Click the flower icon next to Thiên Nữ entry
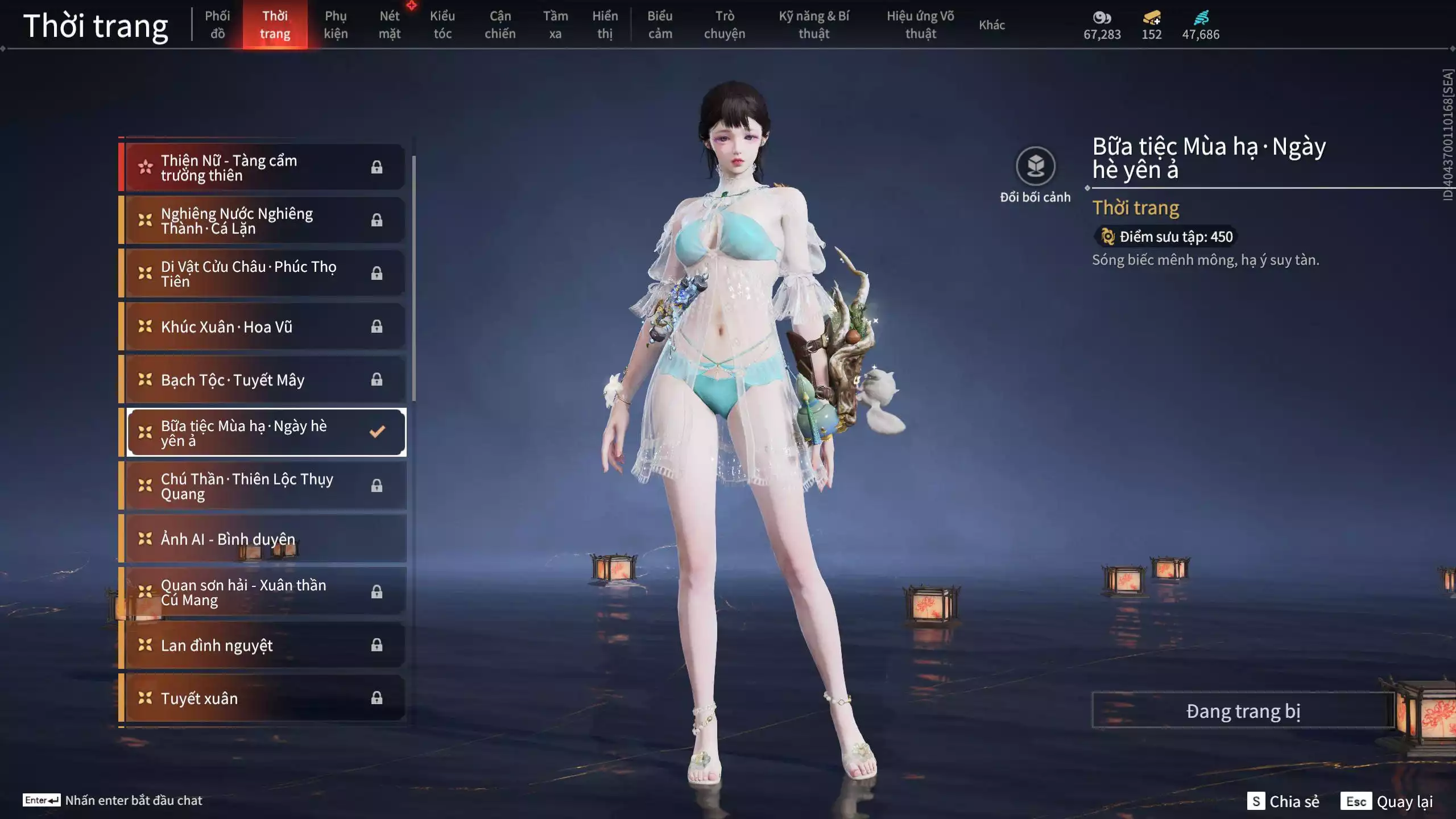Image resolution: width=1456 pixels, height=819 pixels. (x=145, y=167)
